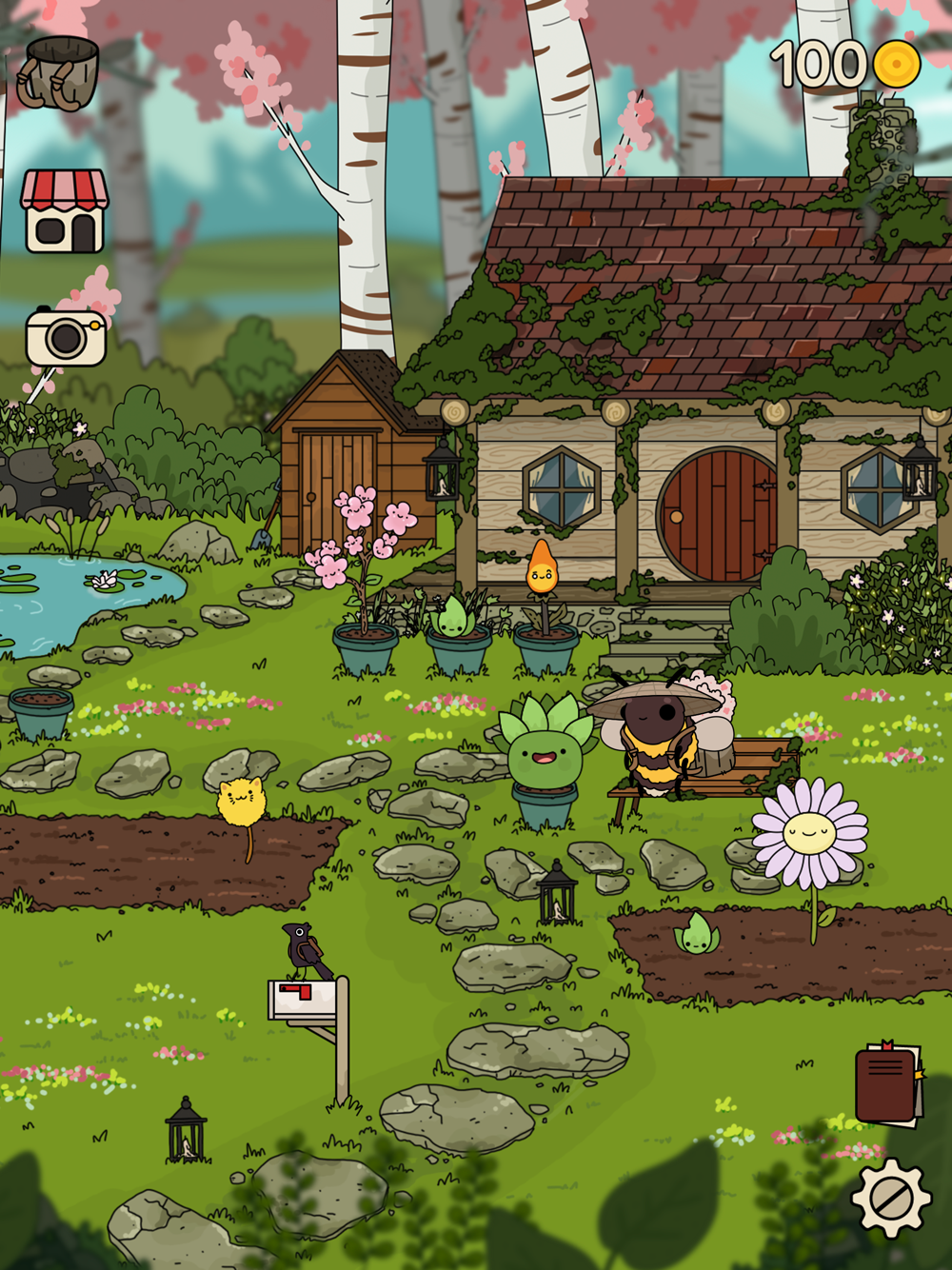
Task: Open the shop storefront icon
Action: pyautogui.click(x=65, y=211)
